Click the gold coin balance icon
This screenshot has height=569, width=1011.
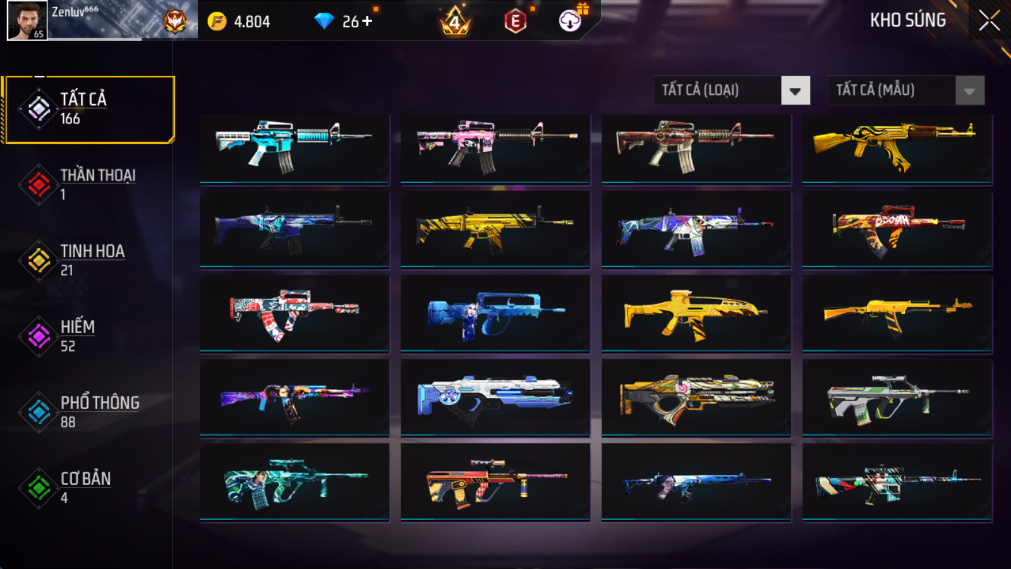pos(217,21)
